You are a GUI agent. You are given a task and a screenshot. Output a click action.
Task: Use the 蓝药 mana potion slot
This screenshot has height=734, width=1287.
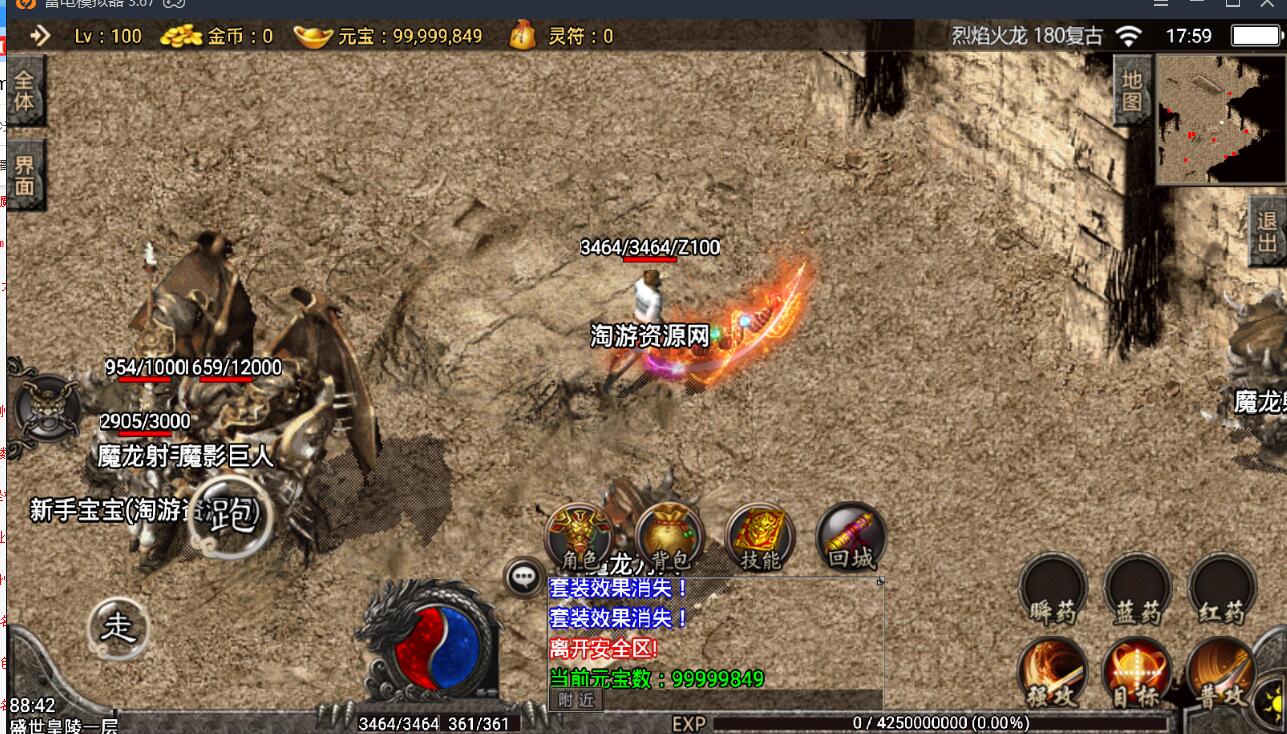point(1137,587)
